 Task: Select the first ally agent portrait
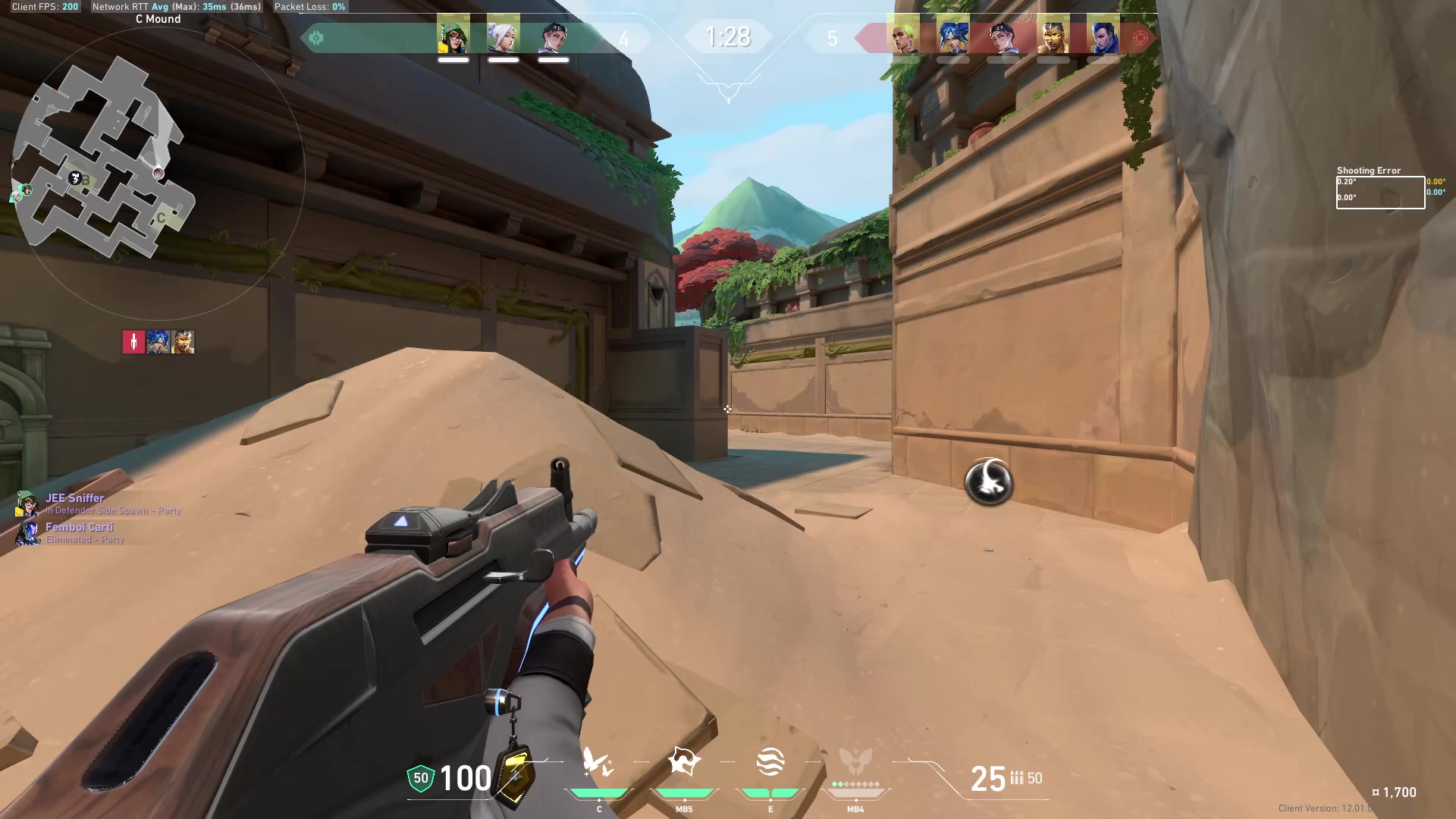453,36
